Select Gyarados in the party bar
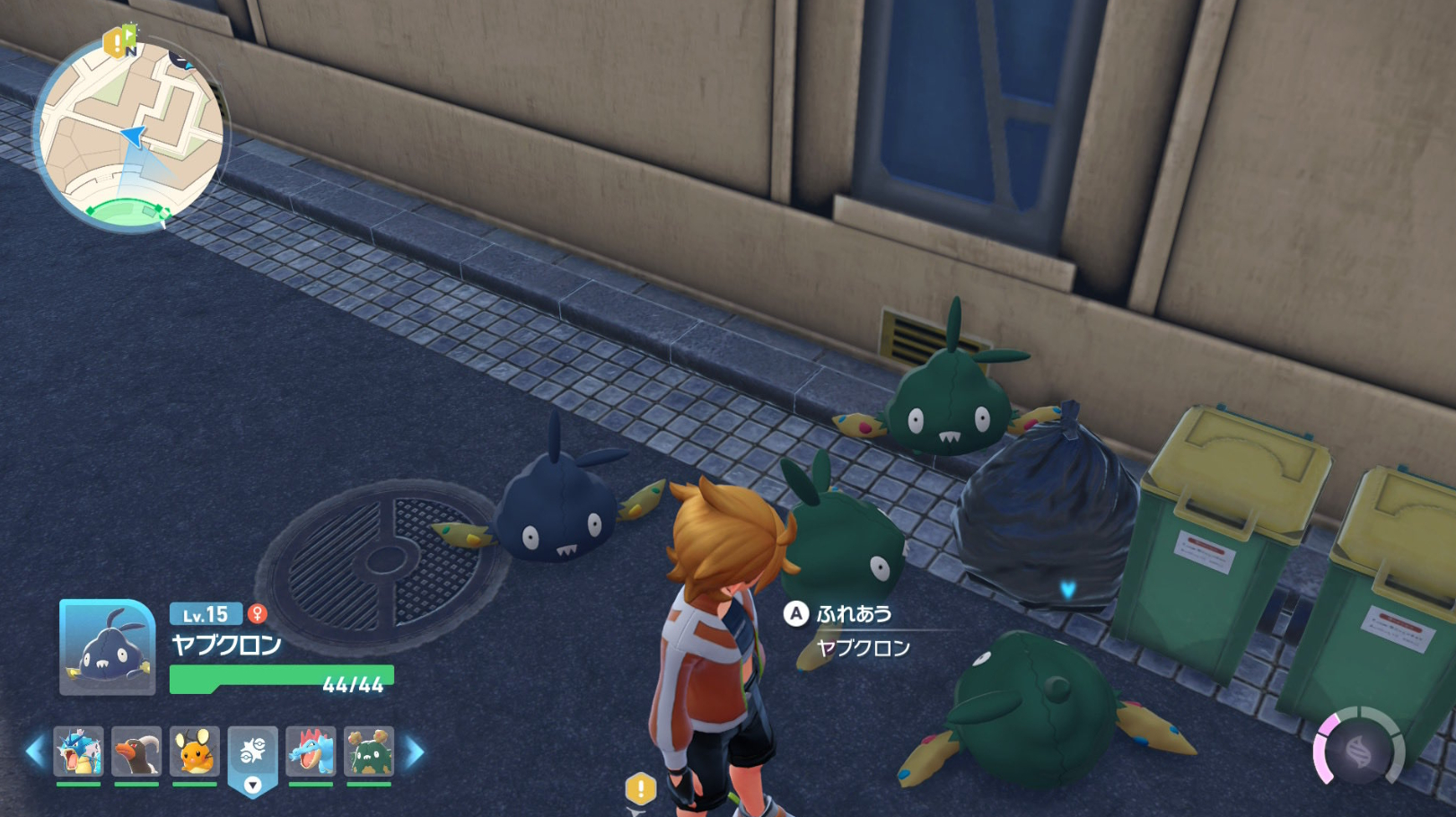This screenshot has width=1456, height=817. pos(79,751)
